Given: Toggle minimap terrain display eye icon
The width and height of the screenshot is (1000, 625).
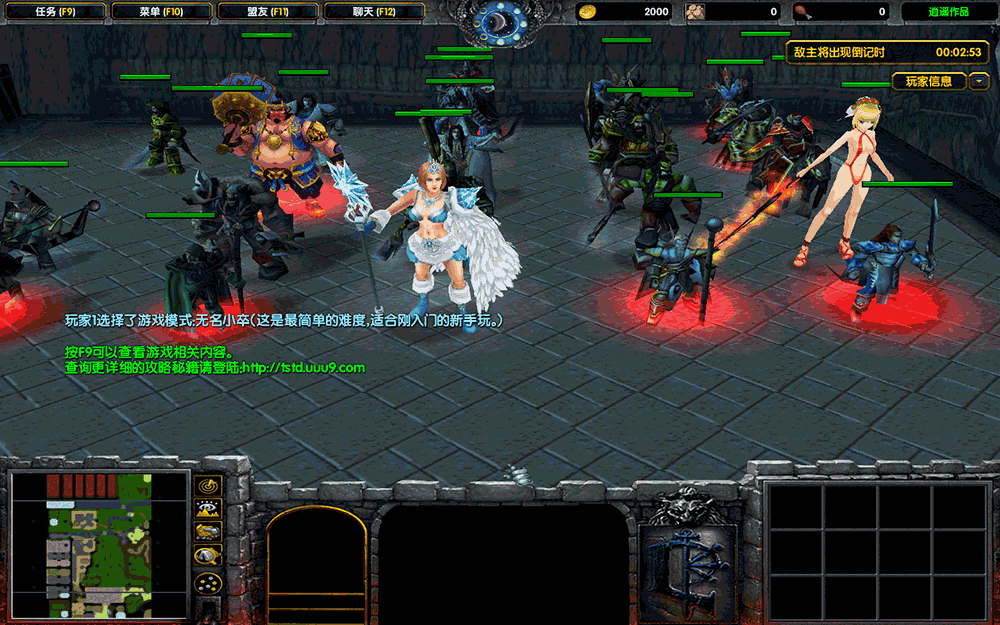Looking at the screenshot, I should [208, 509].
